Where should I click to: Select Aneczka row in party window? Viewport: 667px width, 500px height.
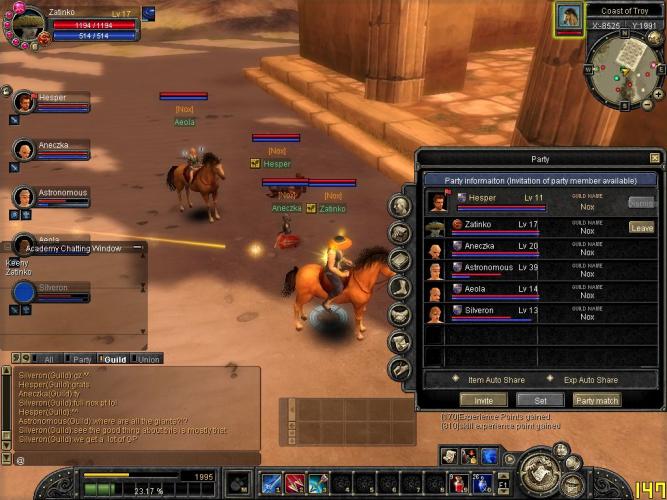pos(500,249)
